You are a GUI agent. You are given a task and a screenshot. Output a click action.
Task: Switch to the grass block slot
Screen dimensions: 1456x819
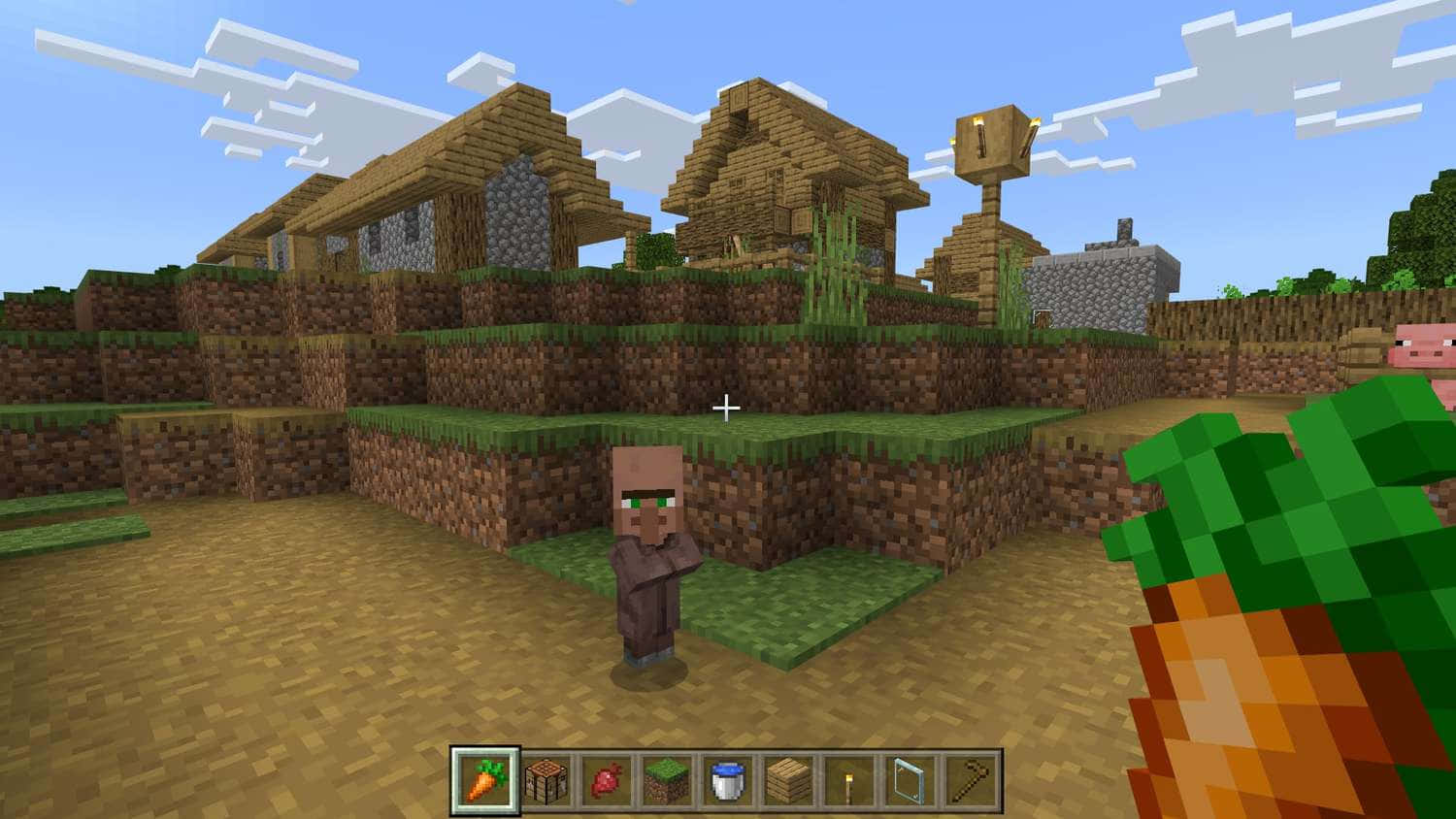point(668,779)
